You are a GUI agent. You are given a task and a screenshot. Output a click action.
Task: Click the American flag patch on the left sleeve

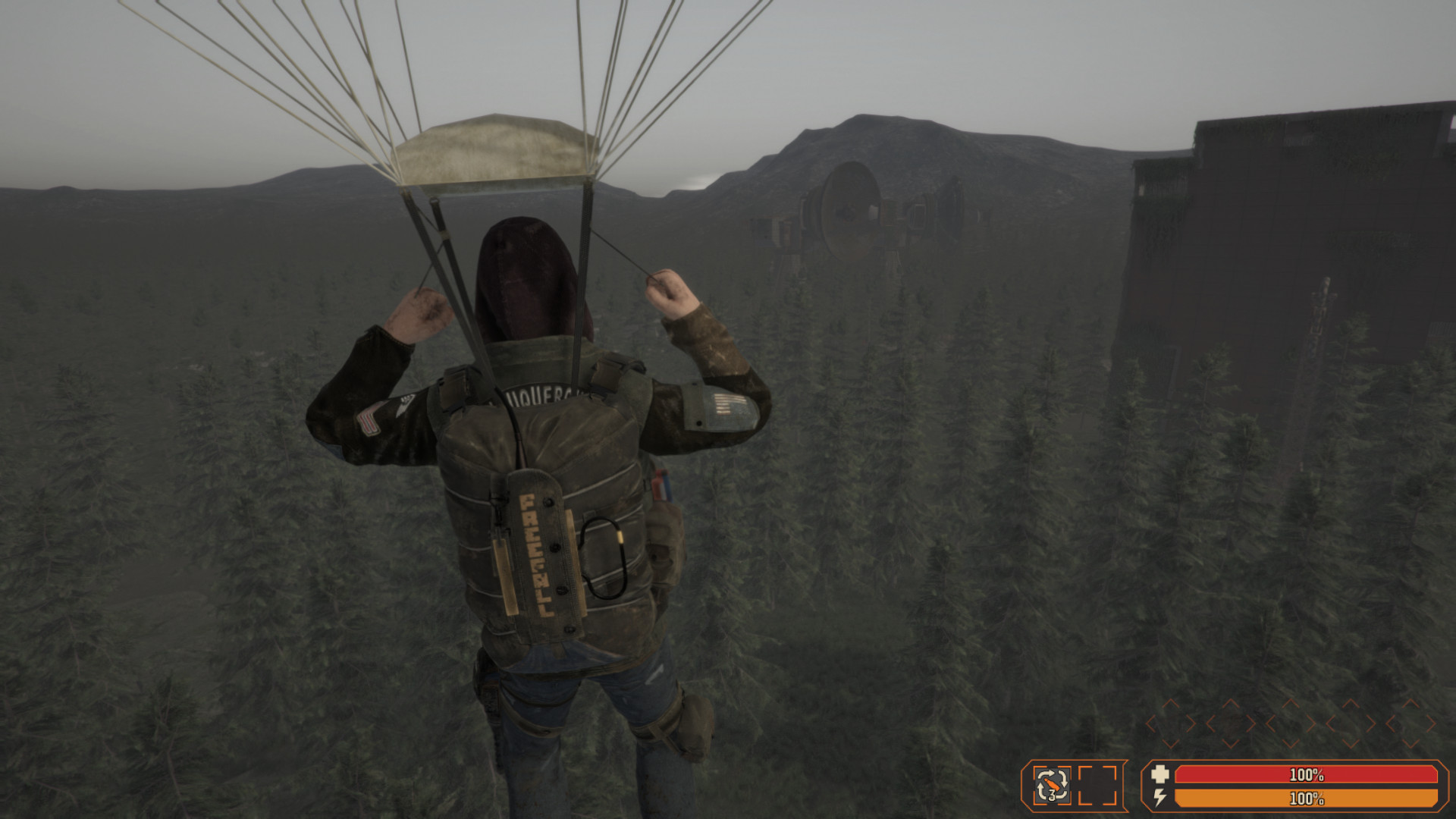click(369, 418)
